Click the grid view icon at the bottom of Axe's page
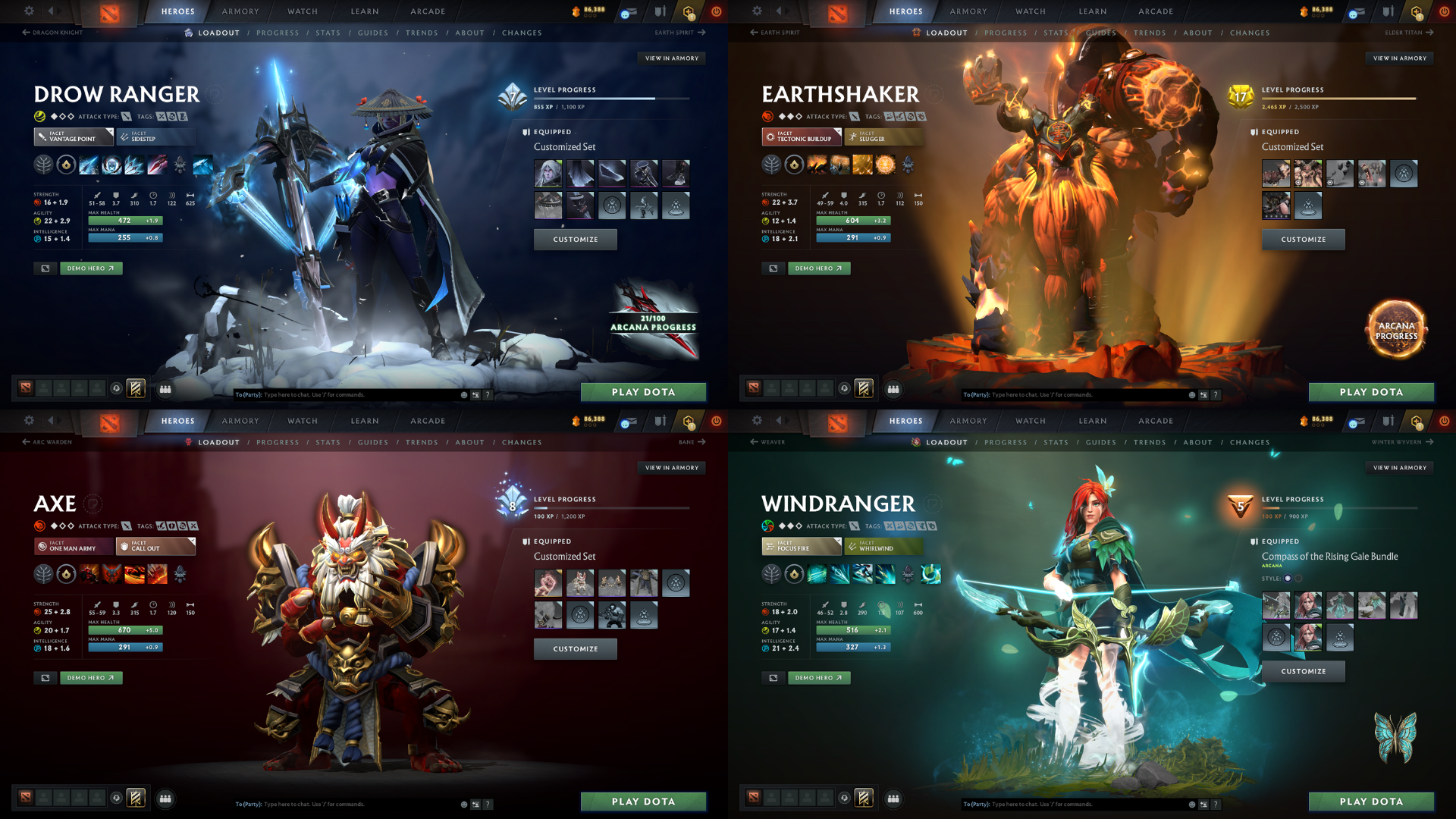This screenshot has height=819, width=1456. click(x=166, y=800)
